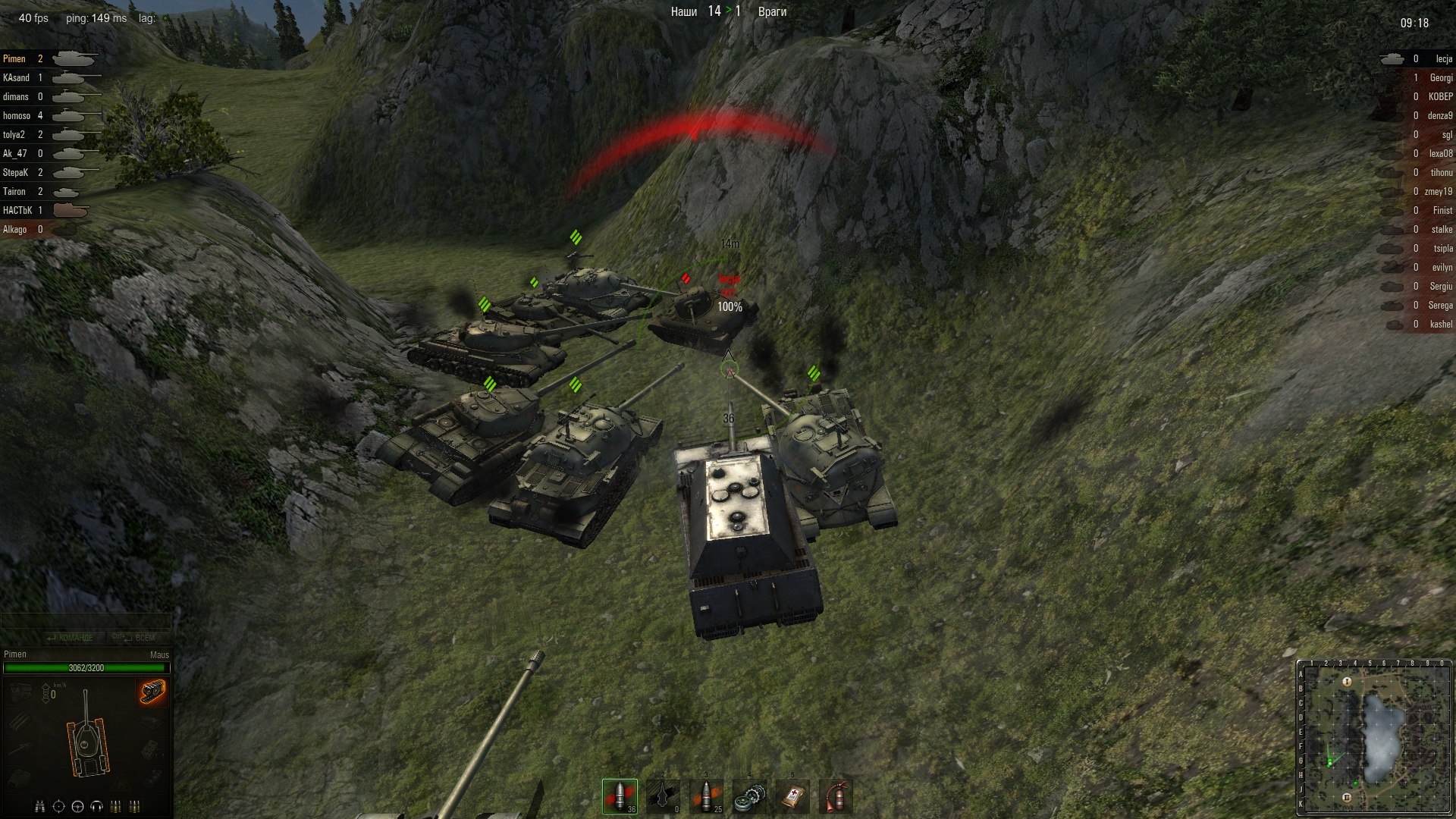Select the armor-piercing shell with 36 rounds
The image size is (1456, 819).
pyautogui.click(x=620, y=796)
